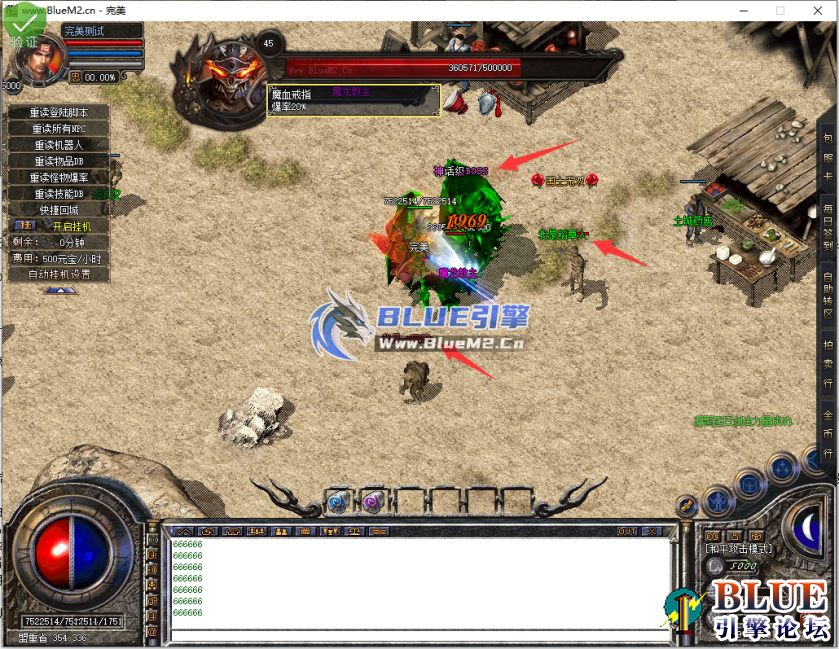Collapse the left menu with the arrow

[x=58, y=290]
